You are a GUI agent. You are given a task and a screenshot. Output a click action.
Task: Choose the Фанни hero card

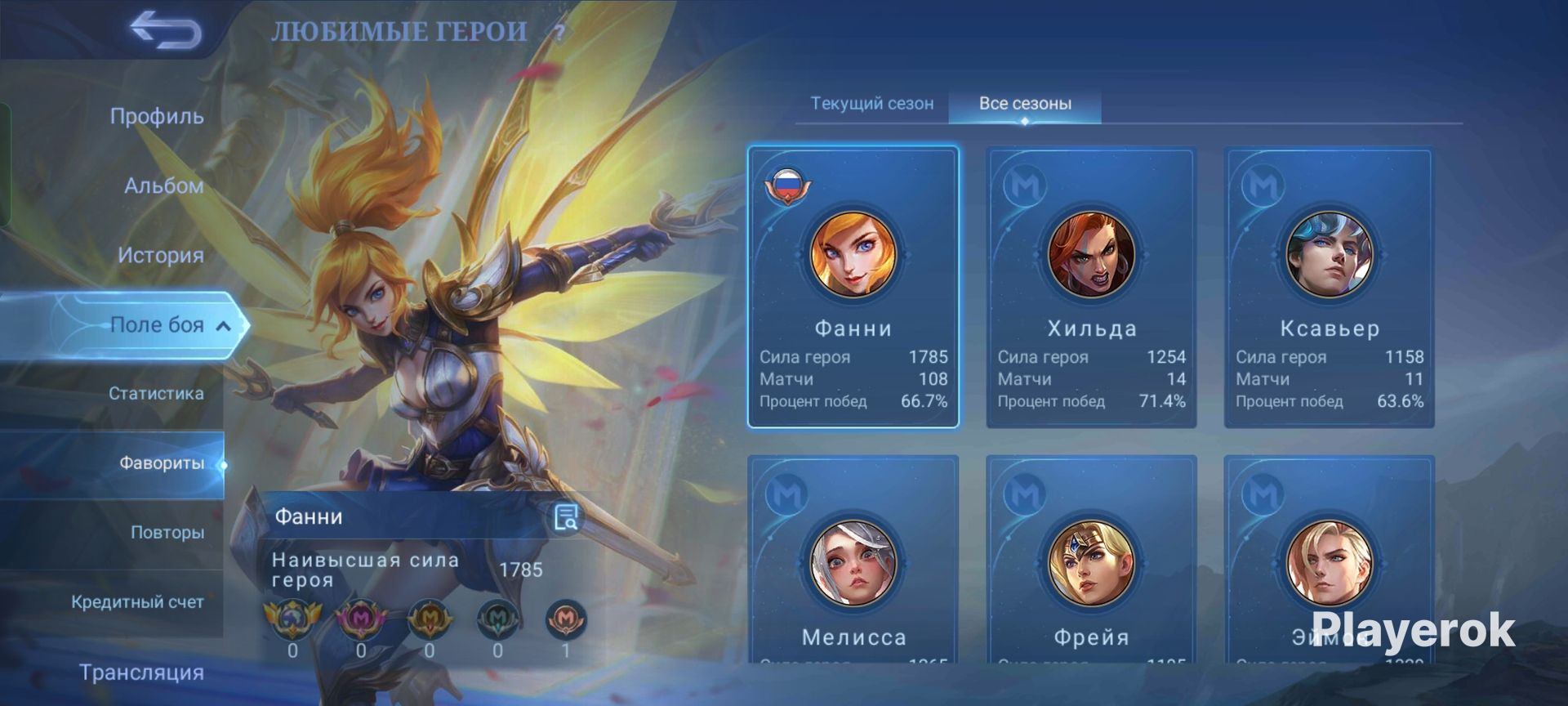click(x=853, y=287)
